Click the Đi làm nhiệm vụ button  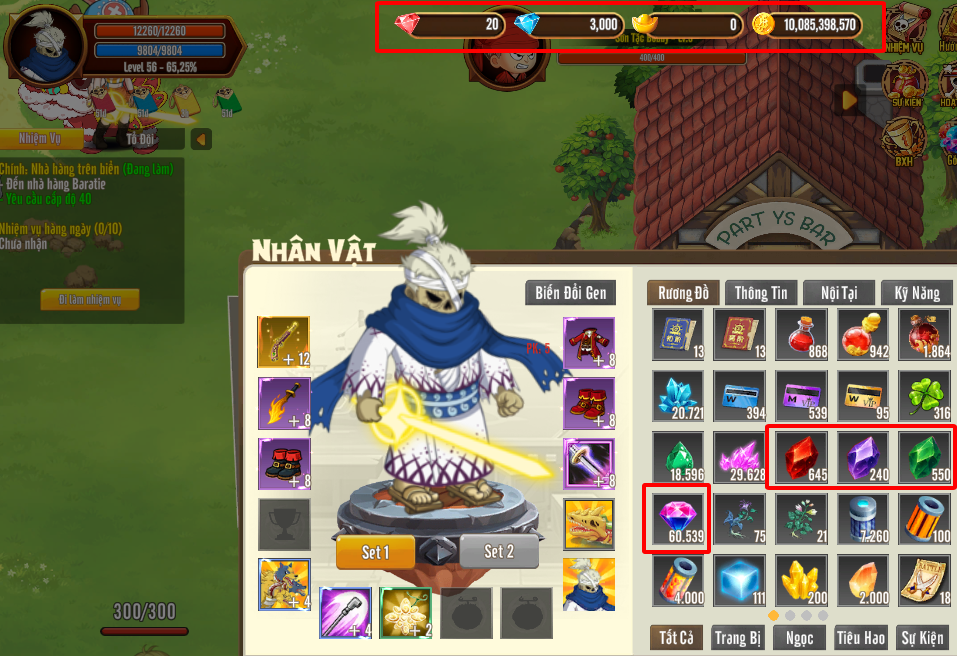pyautogui.click(x=90, y=299)
